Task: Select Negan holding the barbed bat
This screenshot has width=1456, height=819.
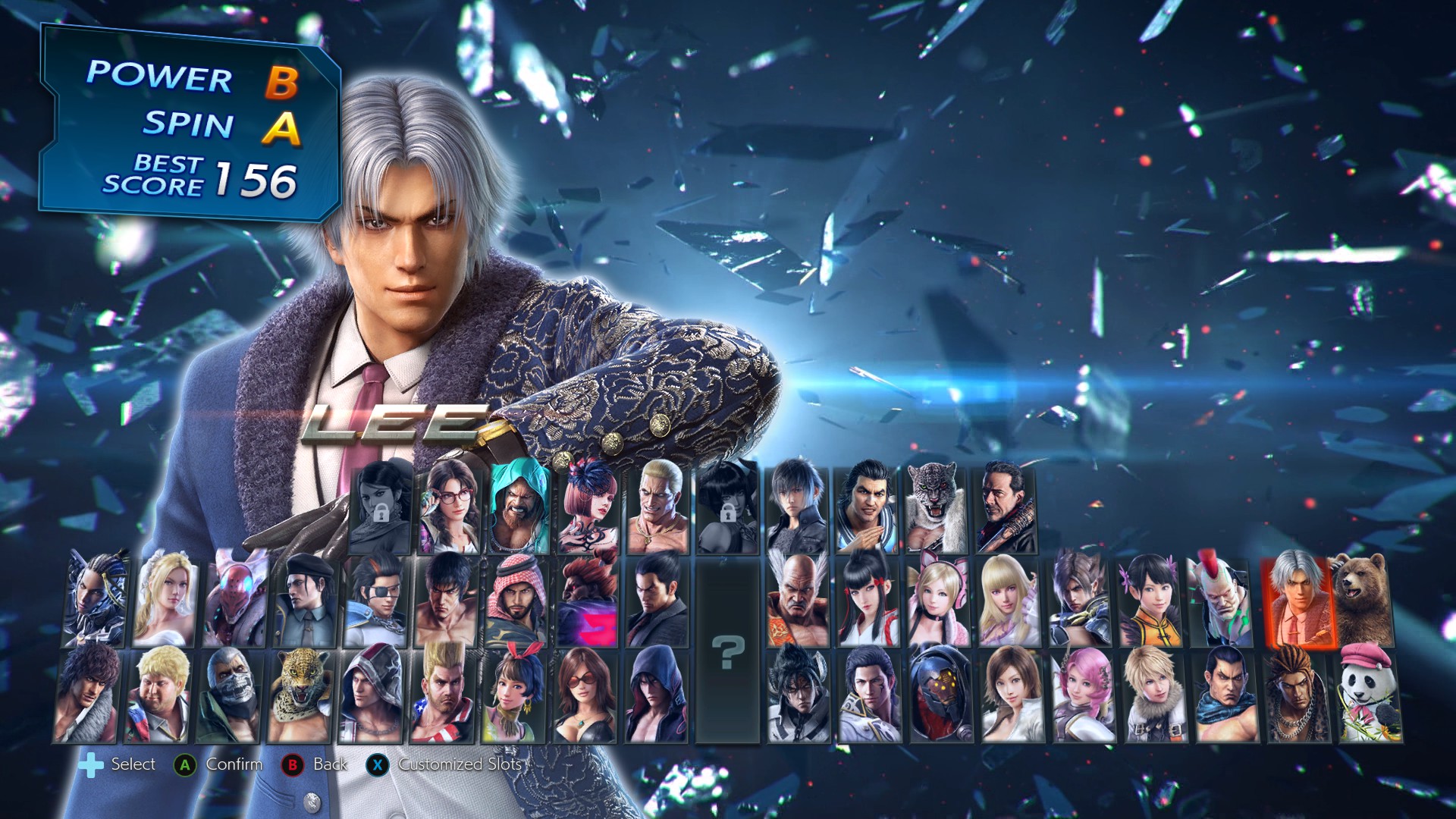Action: 1006,508
